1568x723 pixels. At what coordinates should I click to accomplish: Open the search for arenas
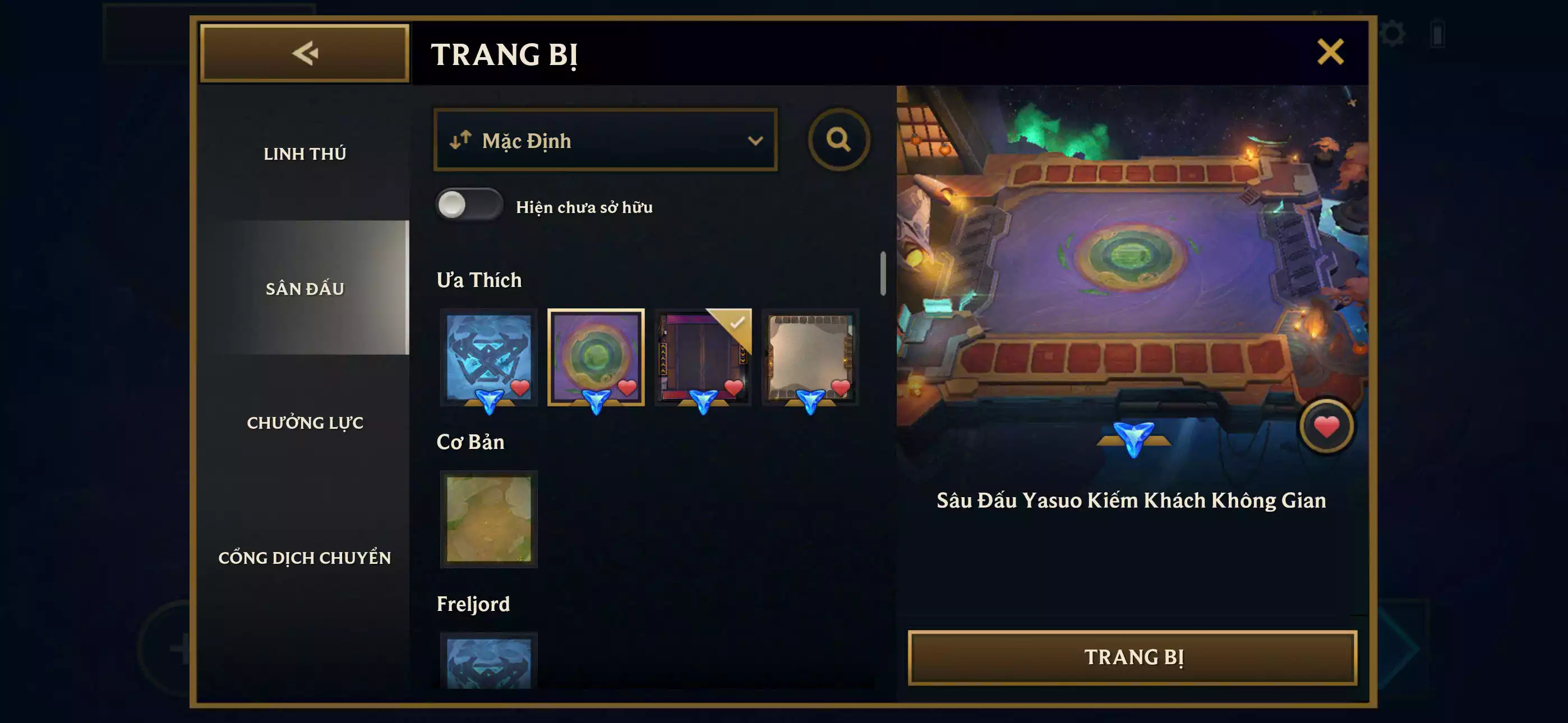pos(841,140)
